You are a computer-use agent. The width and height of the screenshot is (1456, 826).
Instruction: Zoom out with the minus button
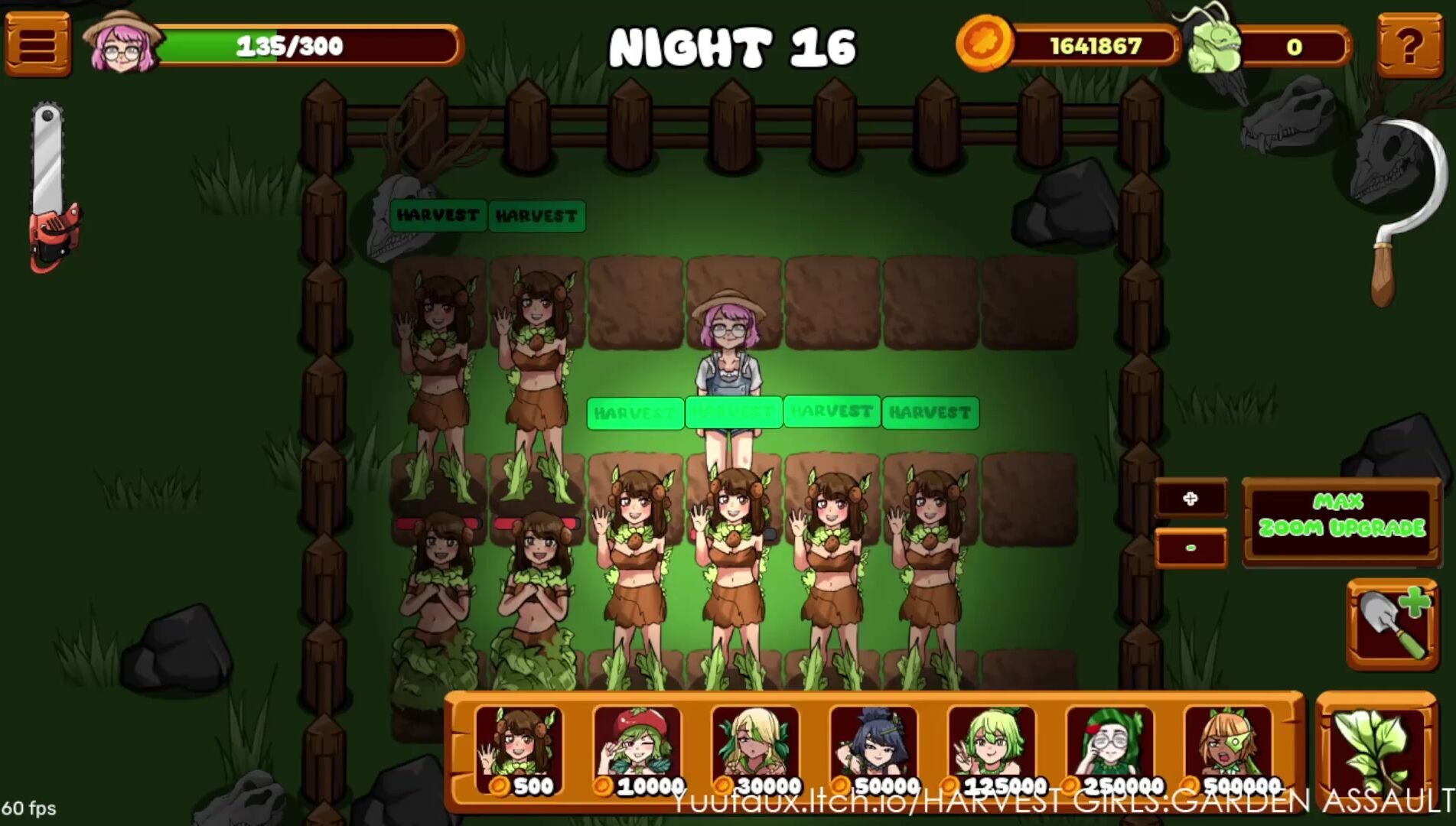tap(1190, 548)
